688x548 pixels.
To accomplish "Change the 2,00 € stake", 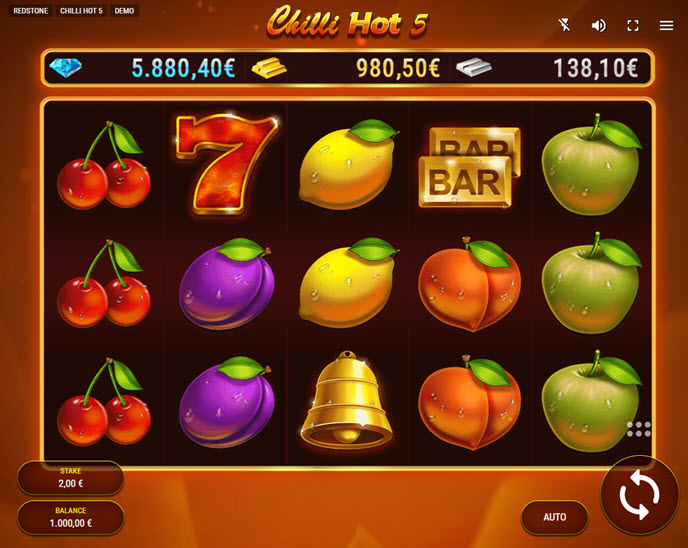I will click(x=70, y=478).
